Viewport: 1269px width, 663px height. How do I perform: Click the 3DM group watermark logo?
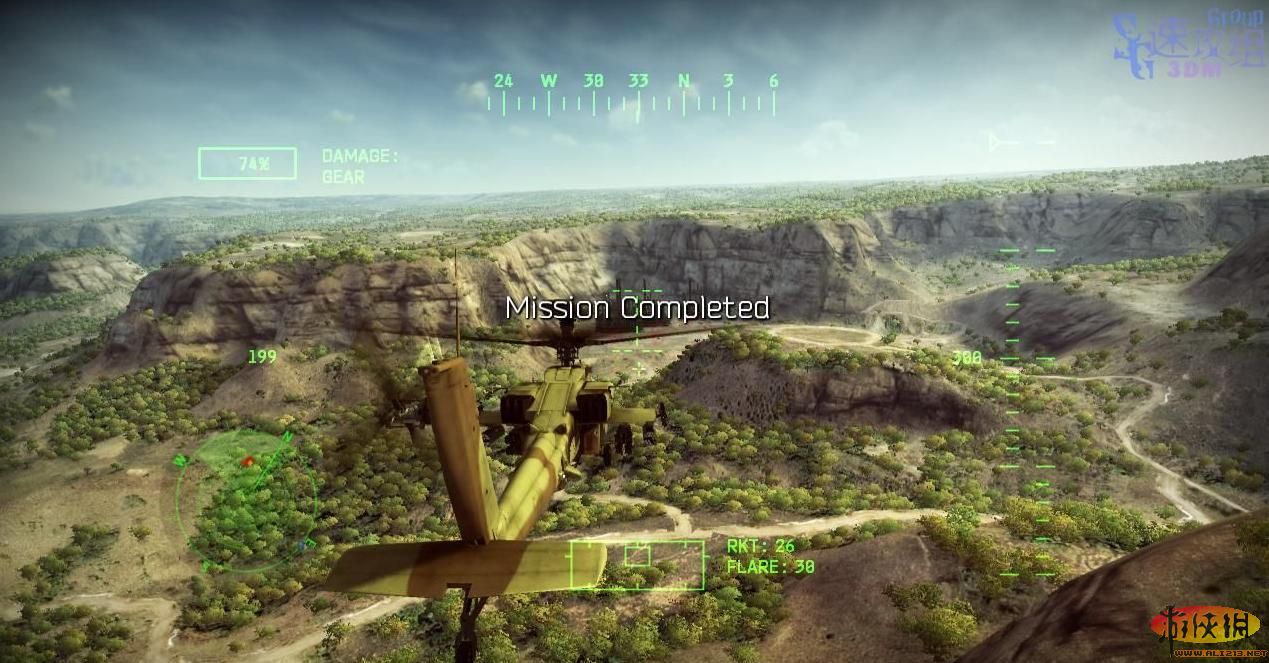click(x=1188, y=45)
